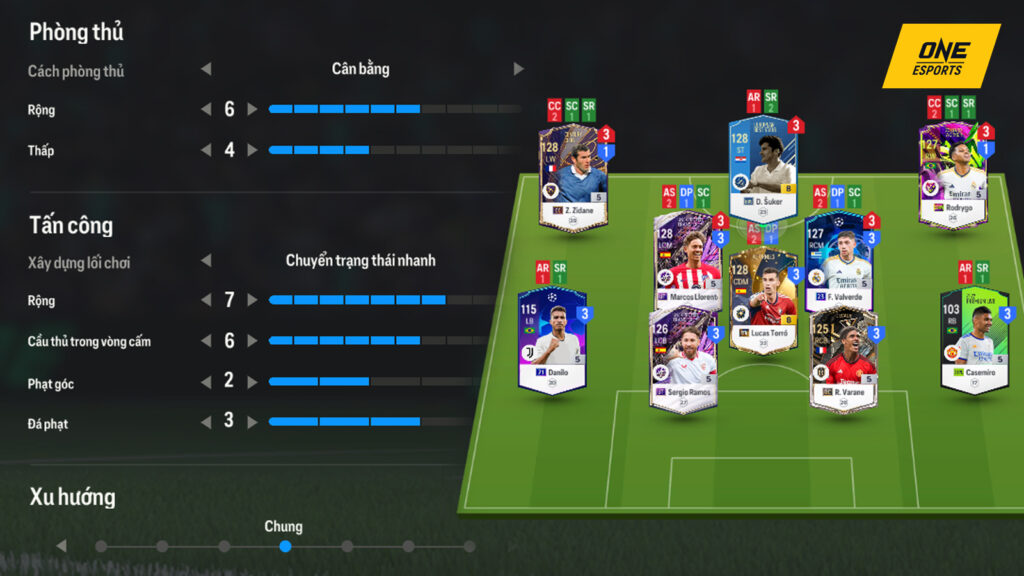Select previous defense style before Cân bằng
This screenshot has height=576, width=1024.
(x=206, y=69)
